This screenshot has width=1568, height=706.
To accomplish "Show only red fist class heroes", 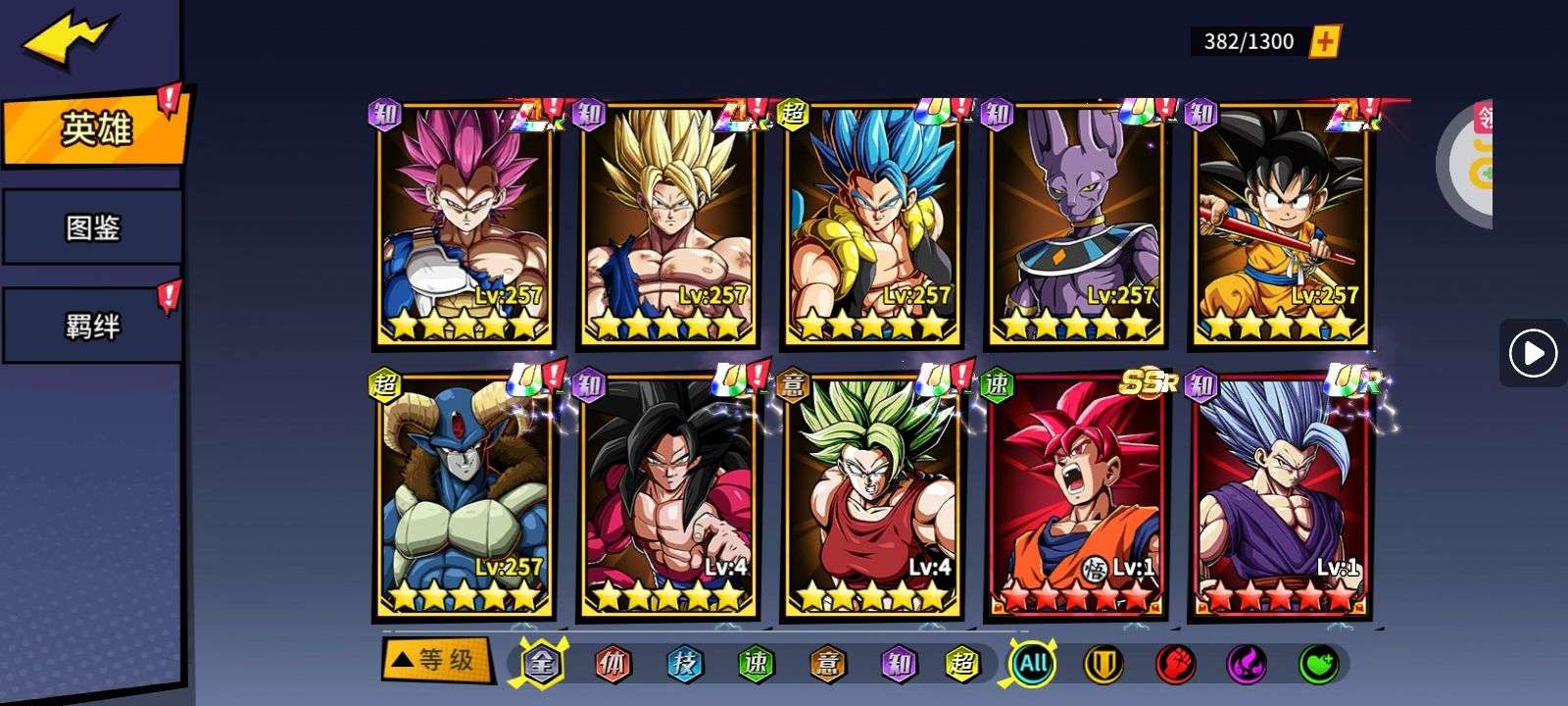I will pyautogui.click(x=1175, y=664).
